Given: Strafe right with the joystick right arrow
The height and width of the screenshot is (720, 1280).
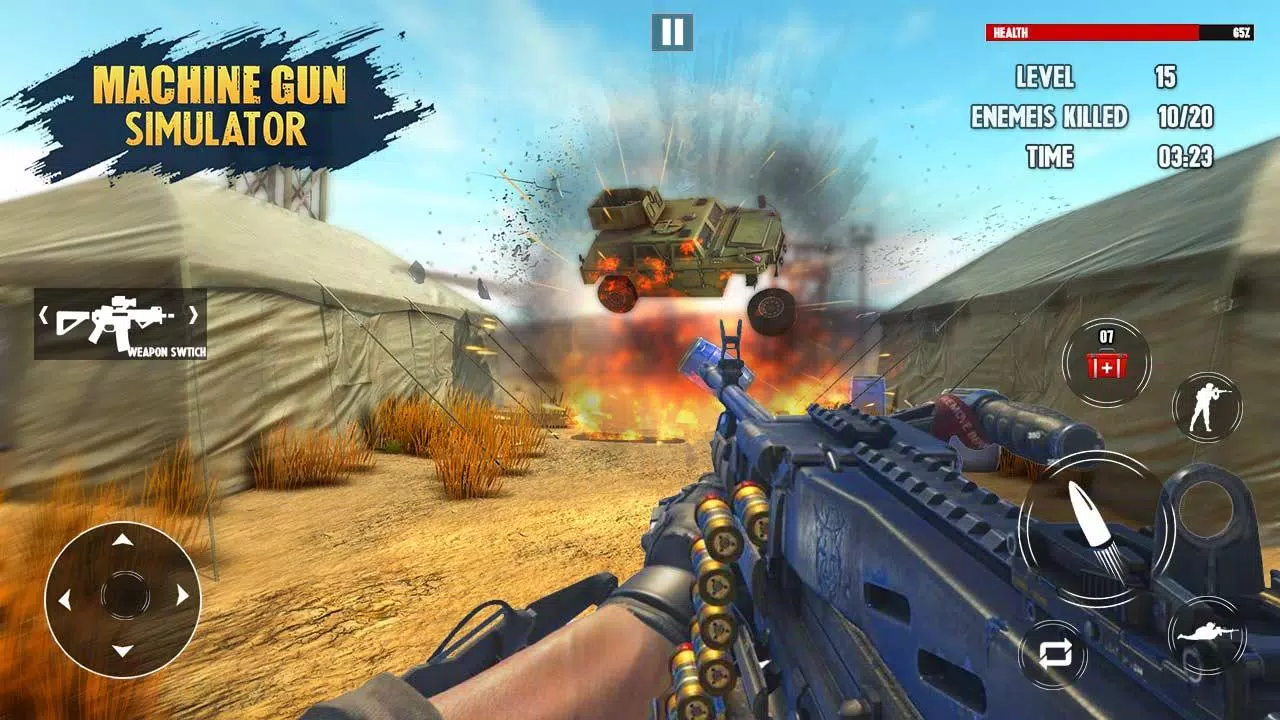Looking at the screenshot, I should [182, 597].
